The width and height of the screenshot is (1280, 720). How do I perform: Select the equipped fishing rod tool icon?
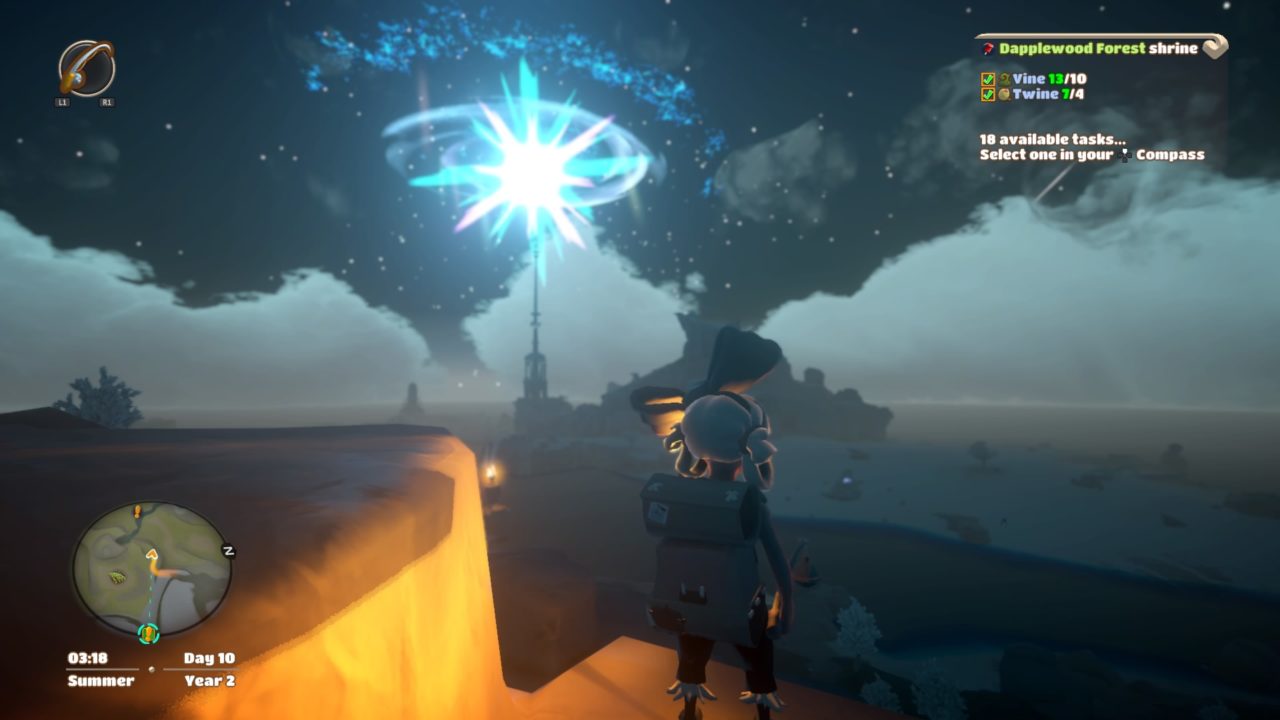tap(86, 68)
